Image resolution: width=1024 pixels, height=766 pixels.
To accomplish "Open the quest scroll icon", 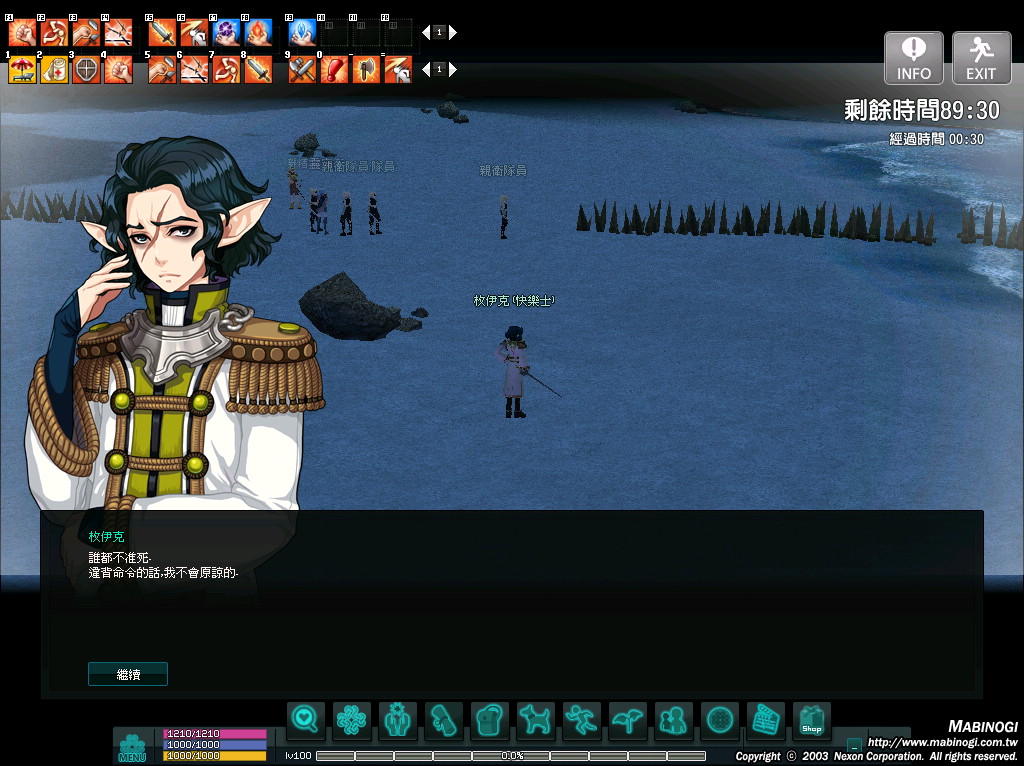I will click(444, 719).
